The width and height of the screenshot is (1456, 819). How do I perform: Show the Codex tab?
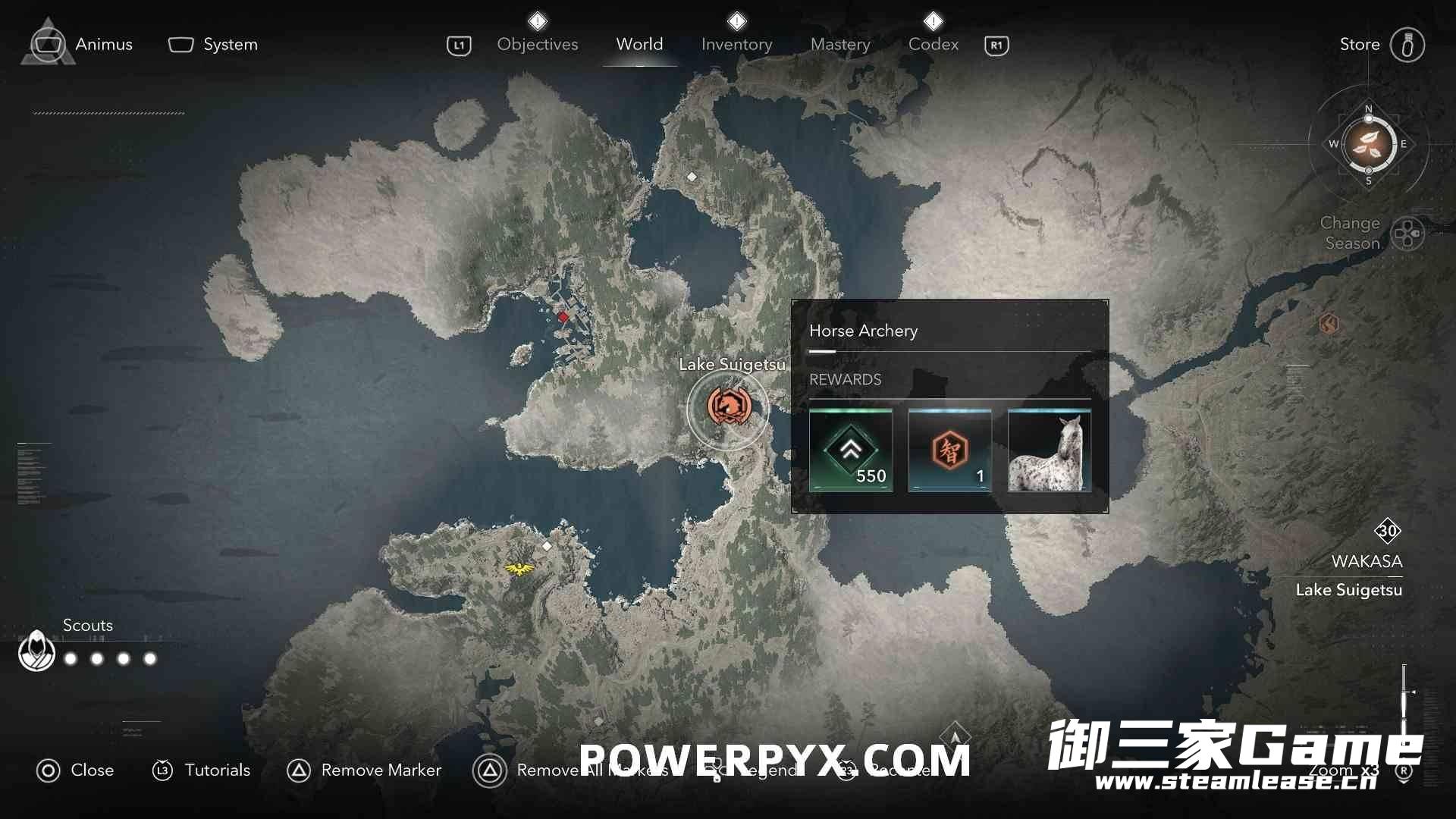934,45
